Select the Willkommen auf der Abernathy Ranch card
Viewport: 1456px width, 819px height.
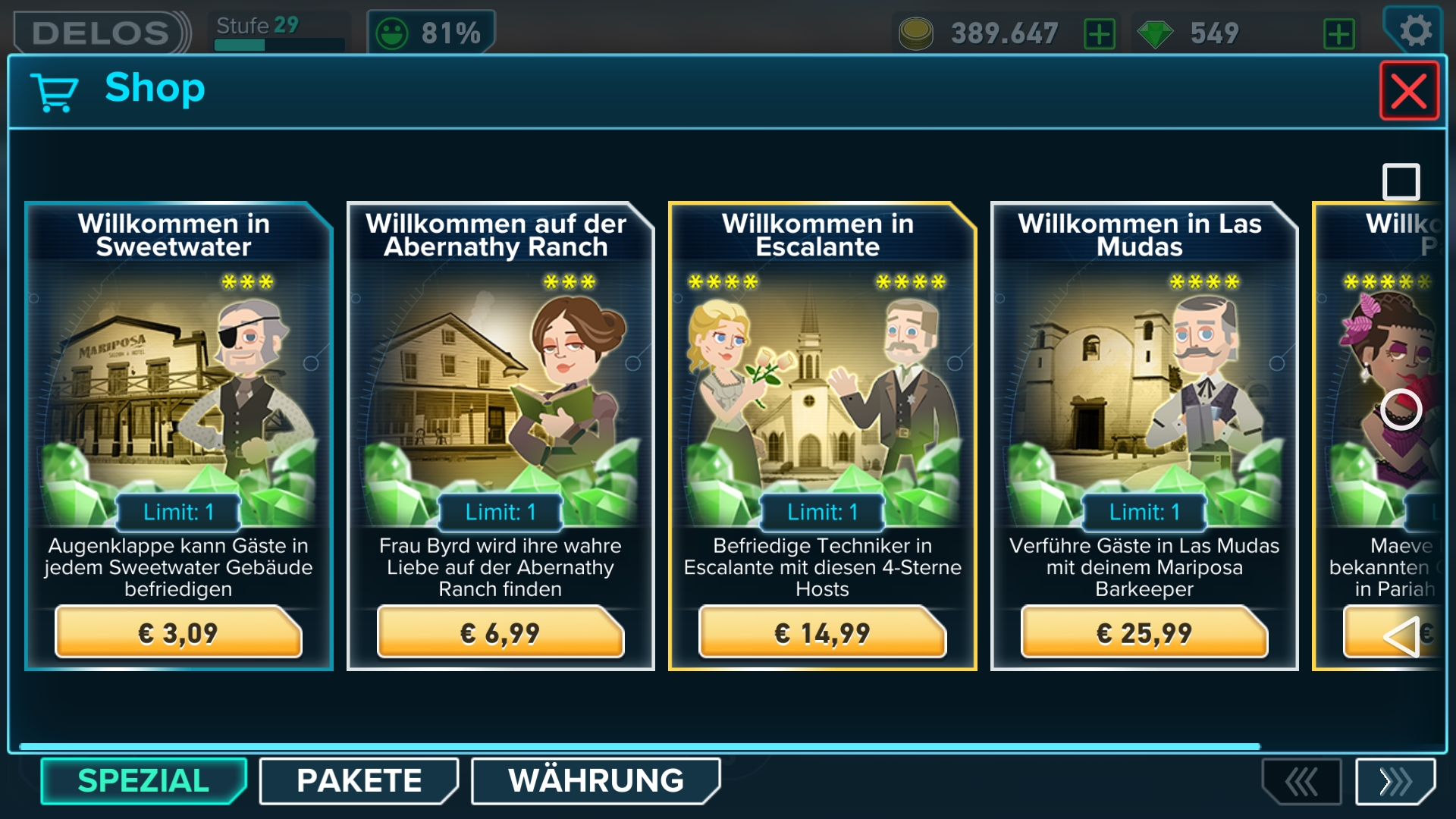click(500, 394)
